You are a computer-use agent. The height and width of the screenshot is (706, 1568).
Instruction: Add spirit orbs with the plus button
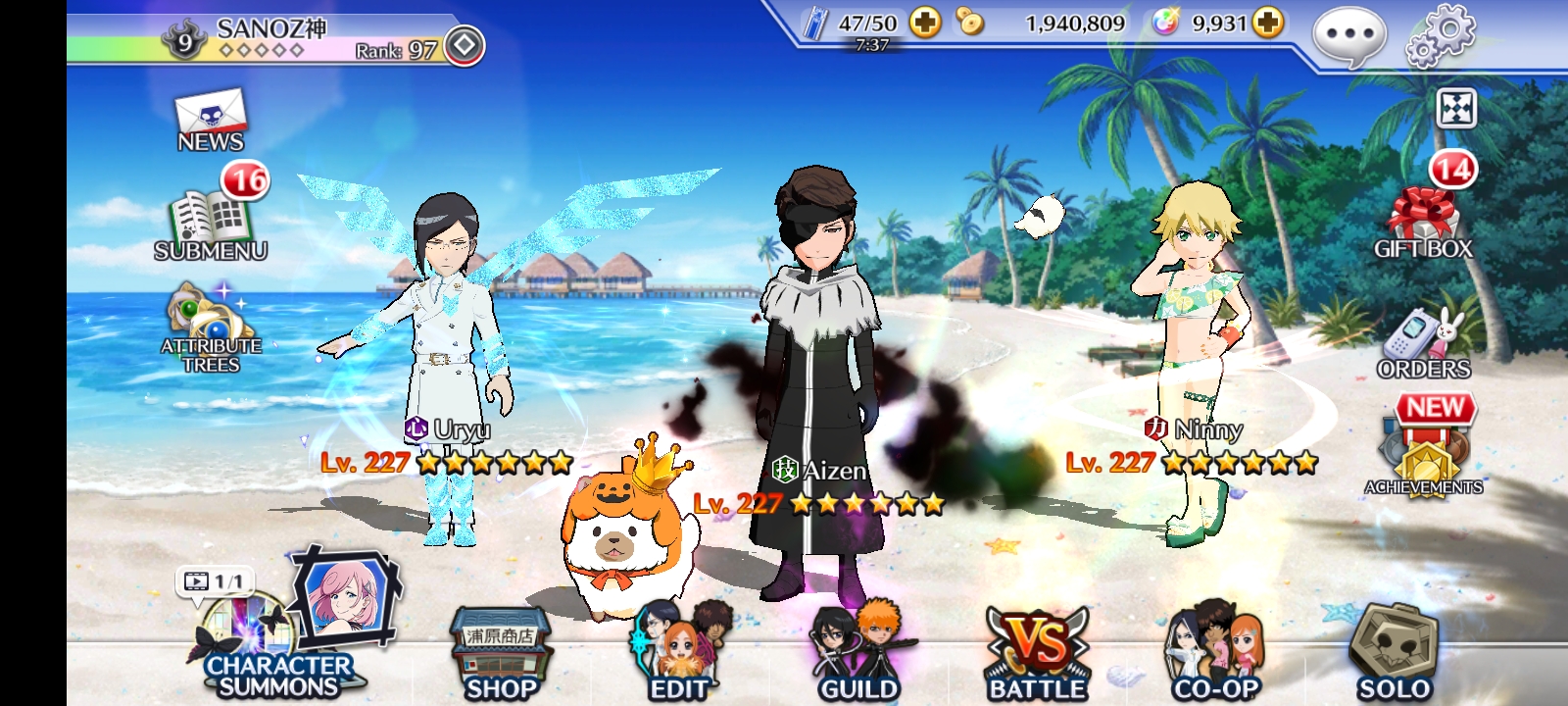pos(1267,23)
